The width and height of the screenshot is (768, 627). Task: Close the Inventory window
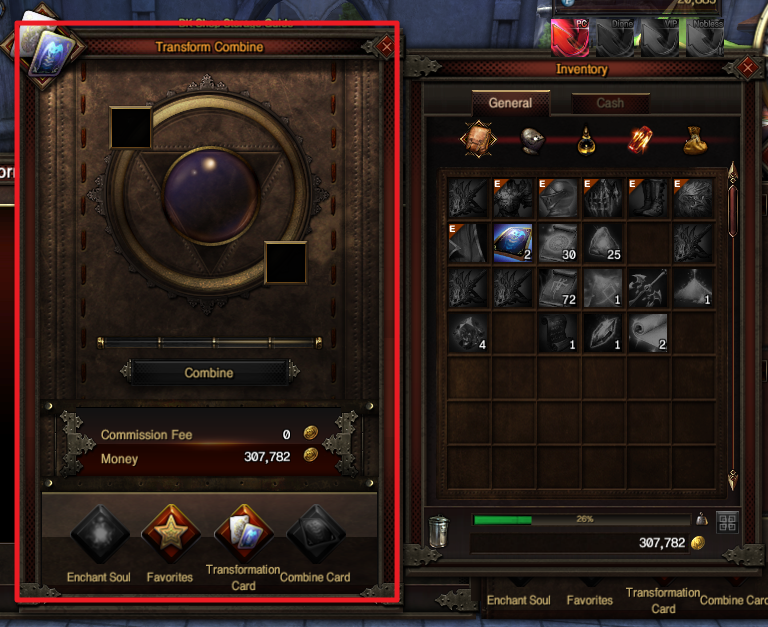(x=747, y=68)
